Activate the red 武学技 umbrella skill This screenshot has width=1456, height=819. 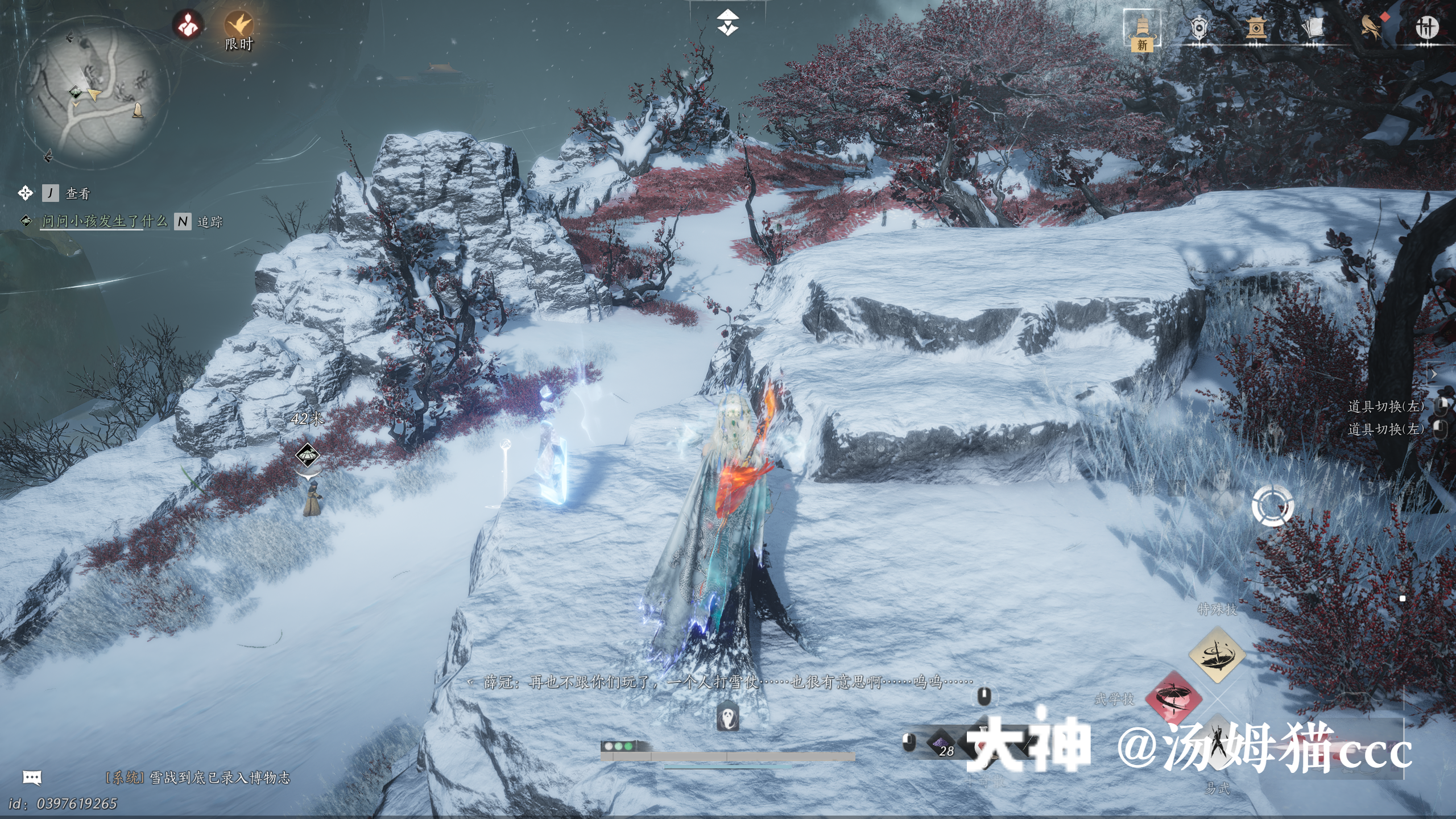click(1173, 698)
